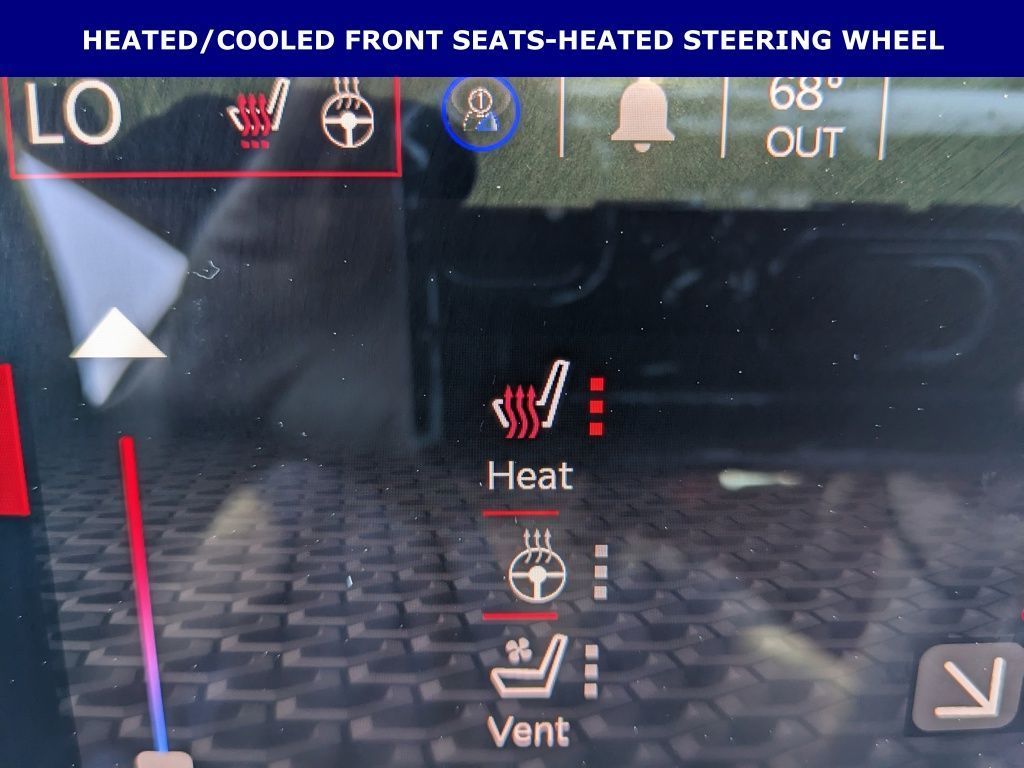
Task: Tap the steering wheel icon in top bar
Action: coord(349,115)
